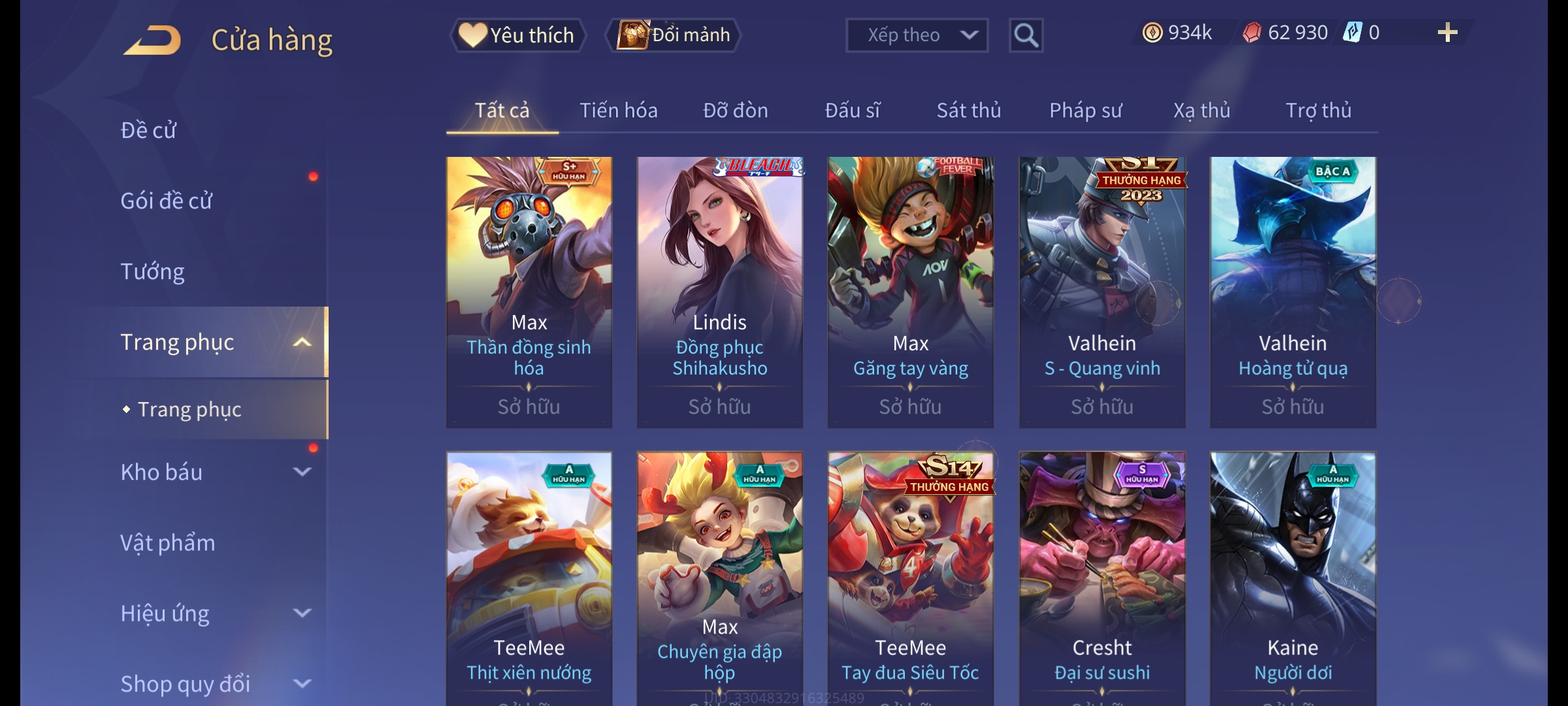Image resolution: width=1568 pixels, height=706 pixels.
Task: Switch to the Tiến hóa tab
Action: pos(618,110)
